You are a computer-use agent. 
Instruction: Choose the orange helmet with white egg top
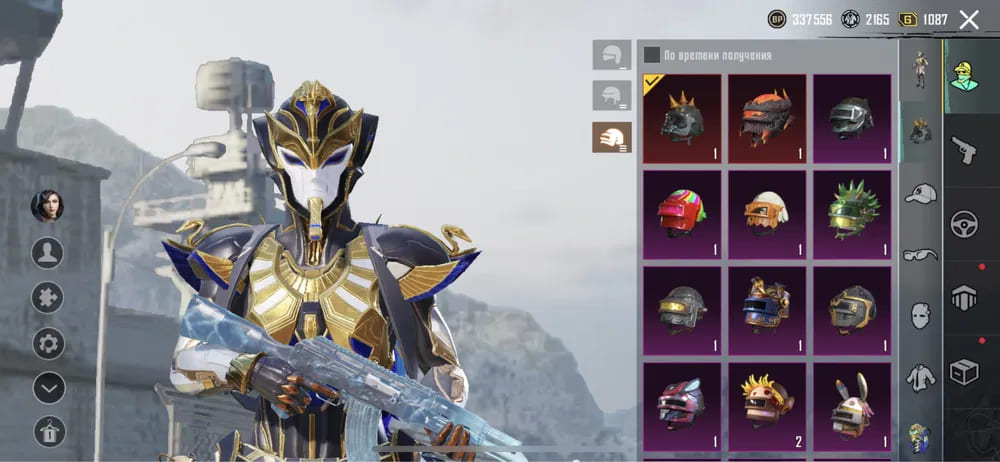coord(767,214)
